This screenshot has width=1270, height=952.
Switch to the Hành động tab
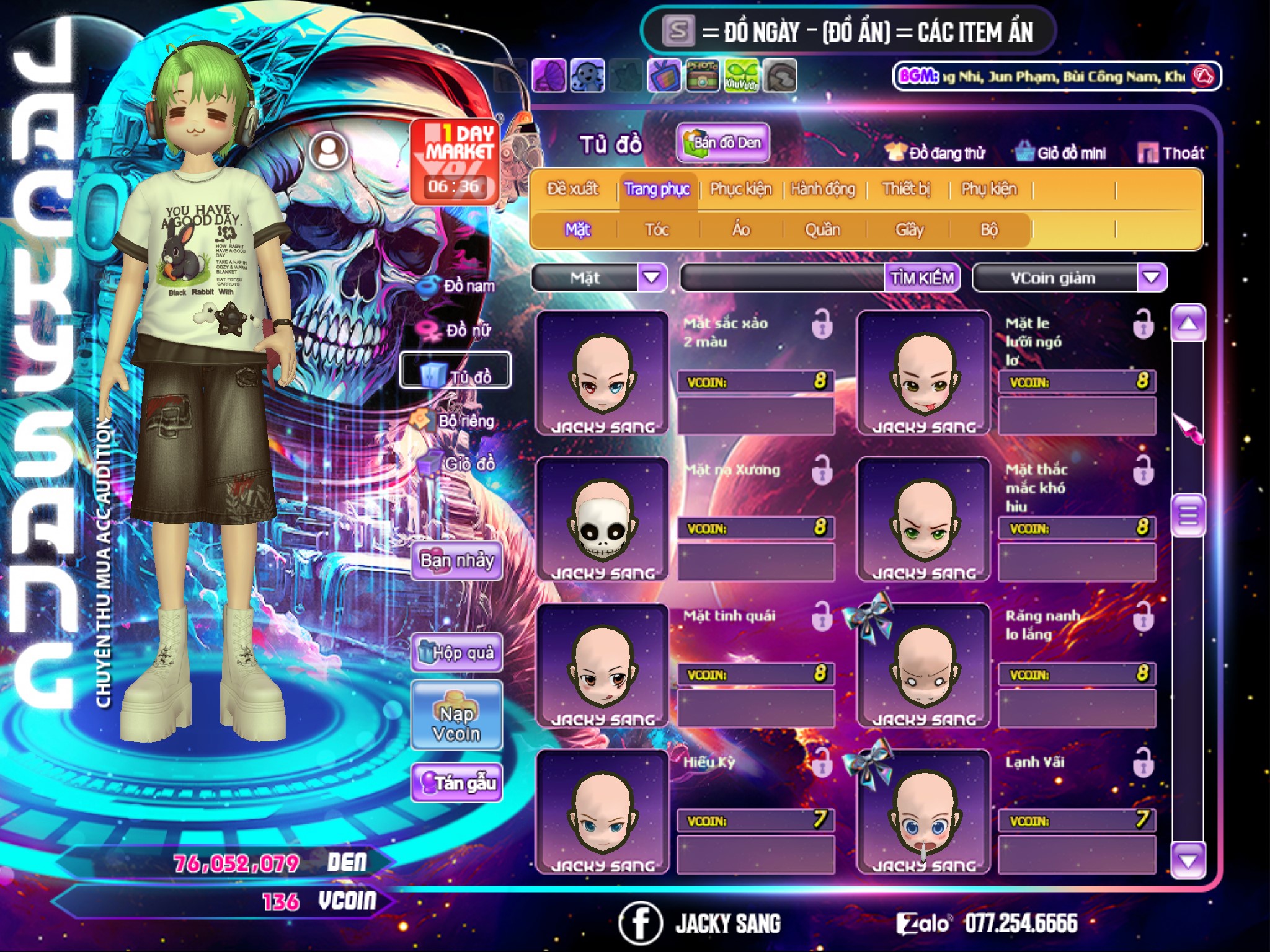(x=822, y=189)
